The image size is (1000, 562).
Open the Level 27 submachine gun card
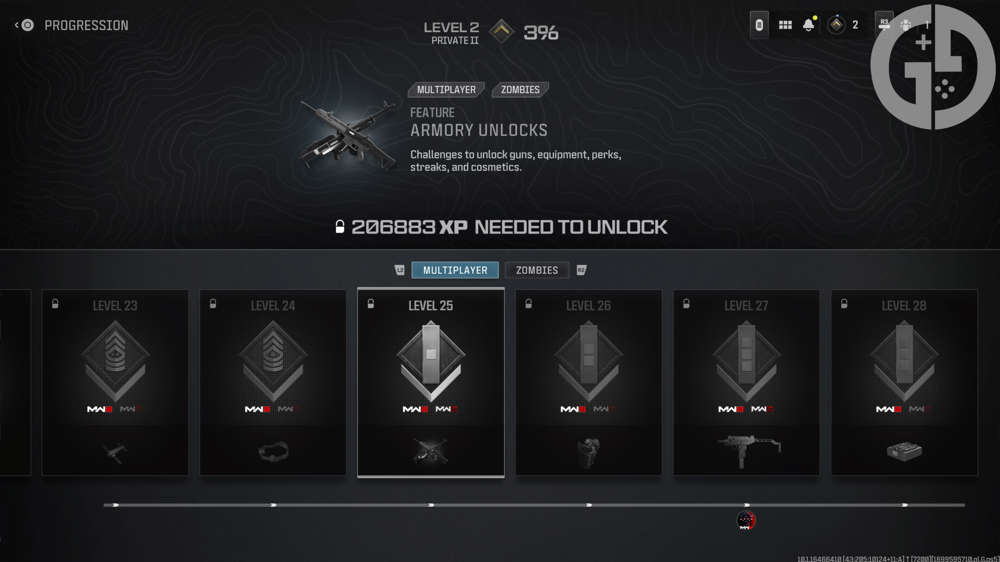pyautogui.click(x=746, y=383)
